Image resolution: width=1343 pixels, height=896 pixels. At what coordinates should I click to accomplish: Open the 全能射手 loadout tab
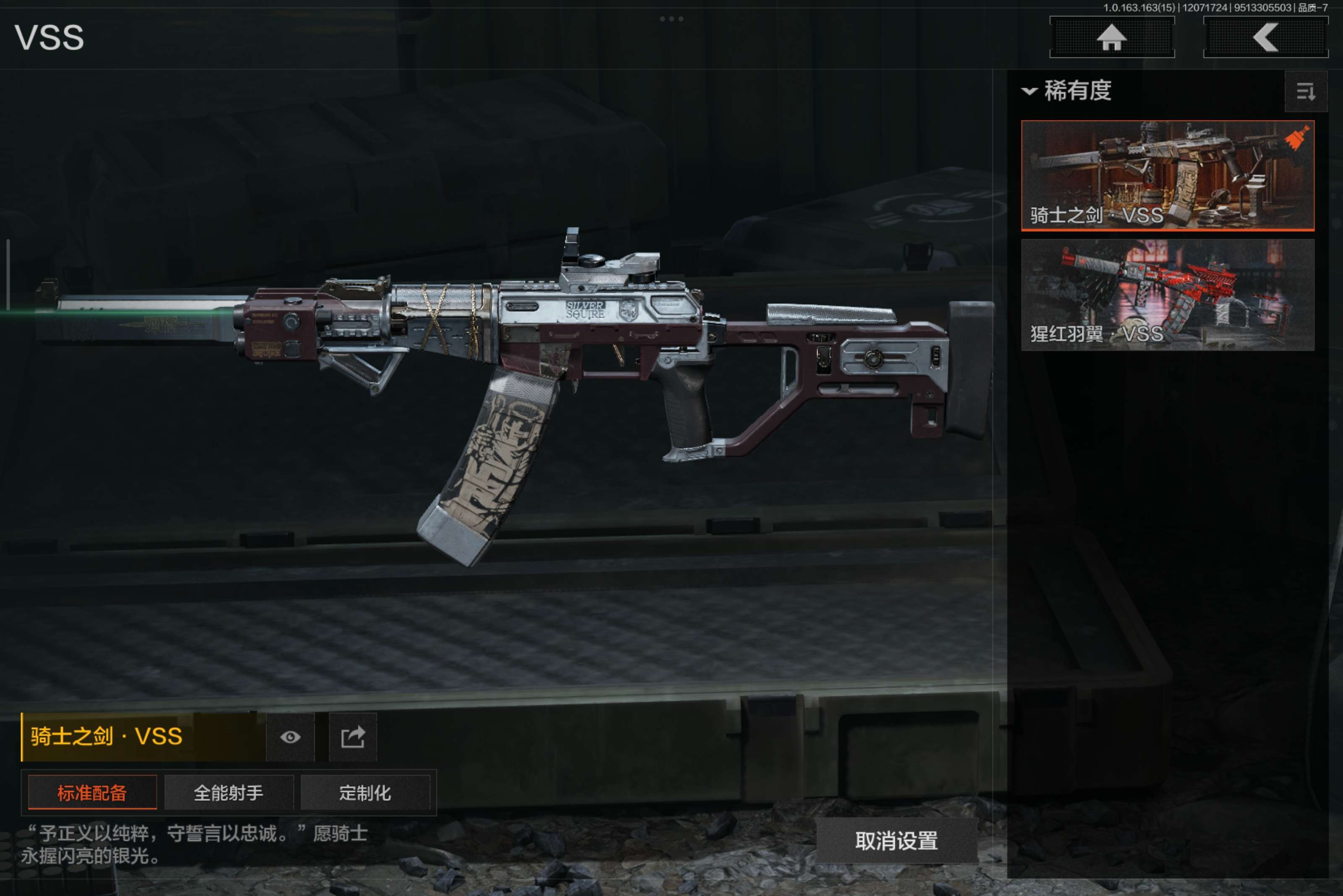click(229, 792)
